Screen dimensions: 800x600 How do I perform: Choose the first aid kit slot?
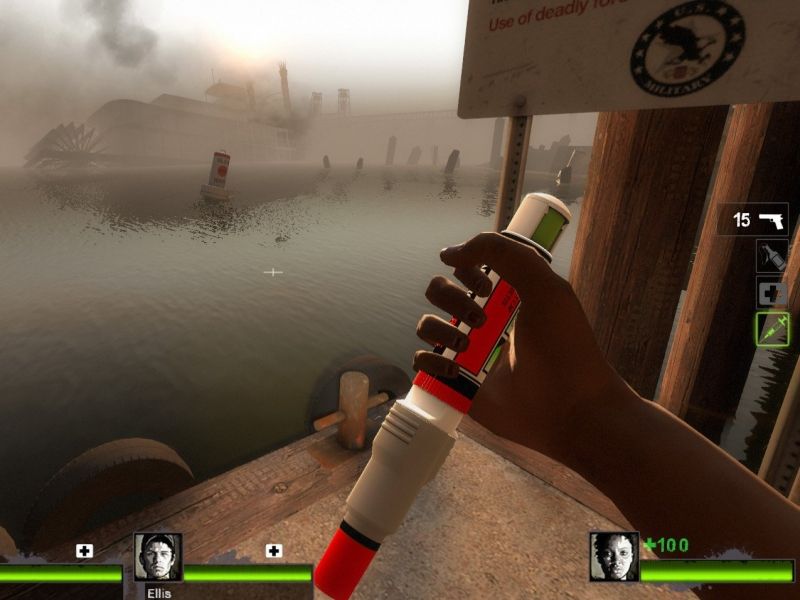click(772, 293)
